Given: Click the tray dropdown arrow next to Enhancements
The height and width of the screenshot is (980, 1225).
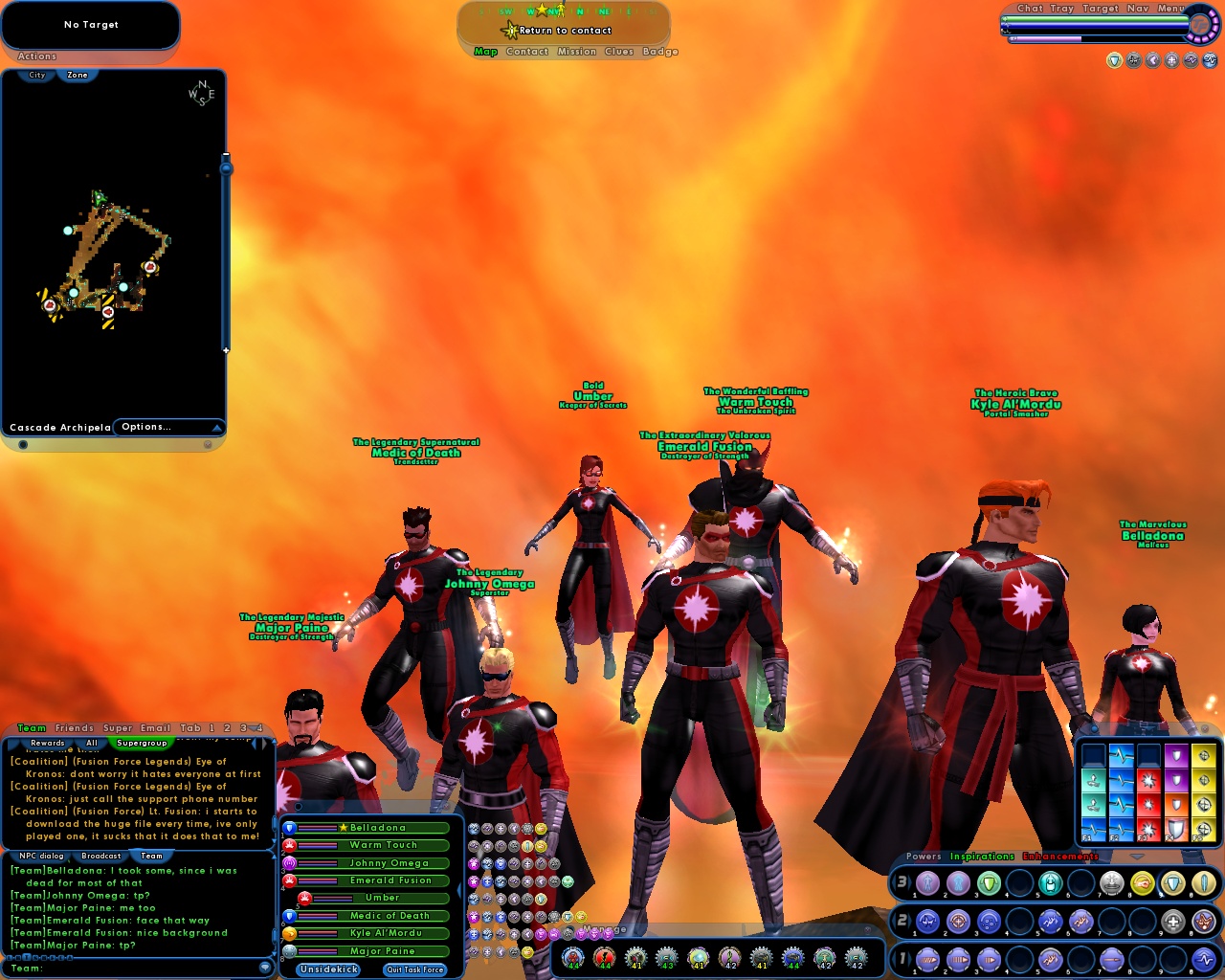Looking at the screenshot, I should pyautogui.click(x=1136, y=857).
